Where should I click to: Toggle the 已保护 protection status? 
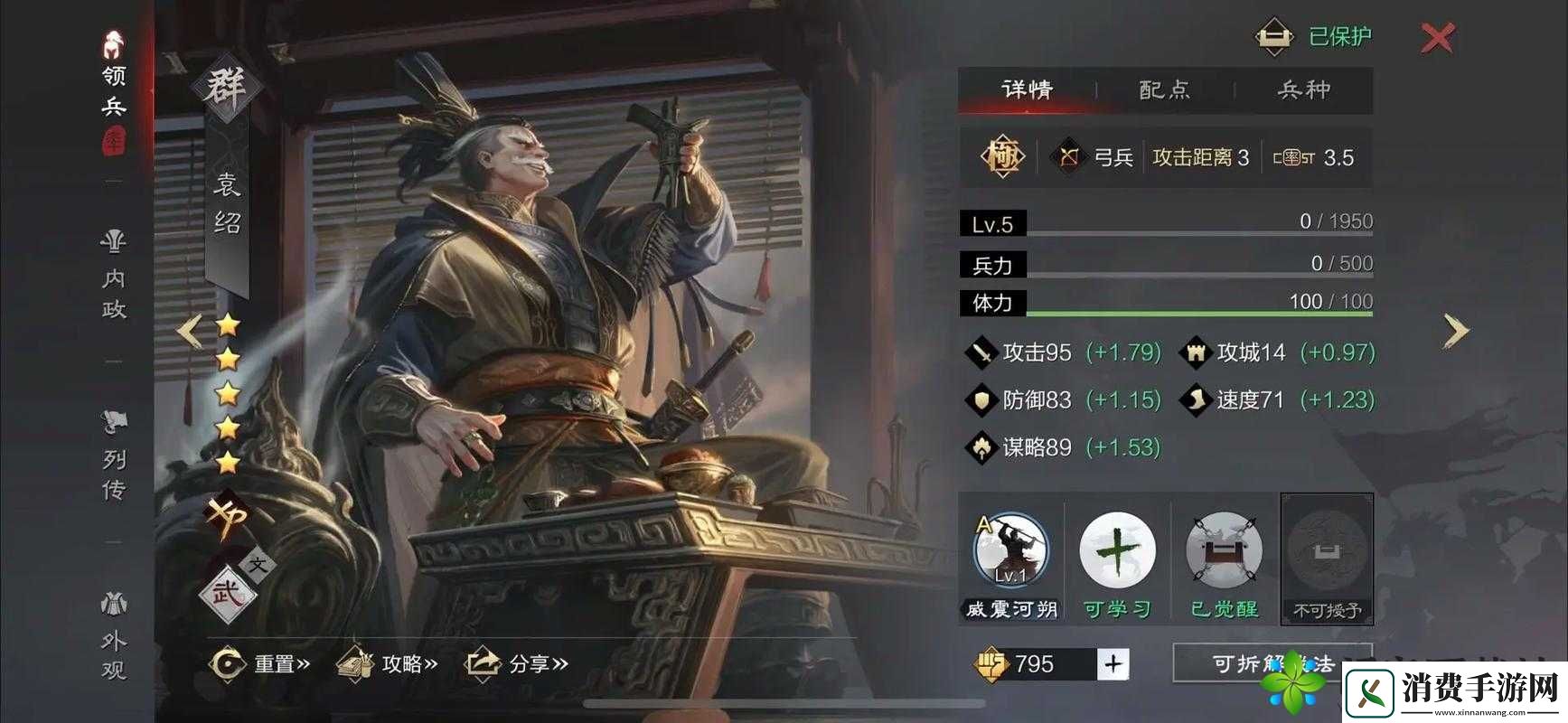click(x=1306, y=34)
